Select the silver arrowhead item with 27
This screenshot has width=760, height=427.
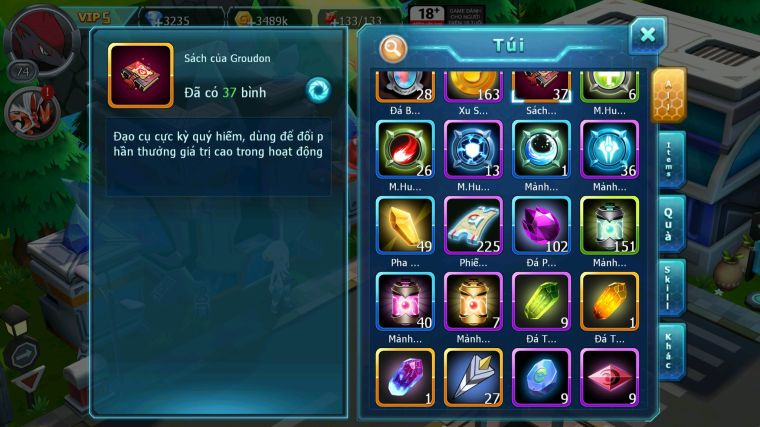(473, 376)
